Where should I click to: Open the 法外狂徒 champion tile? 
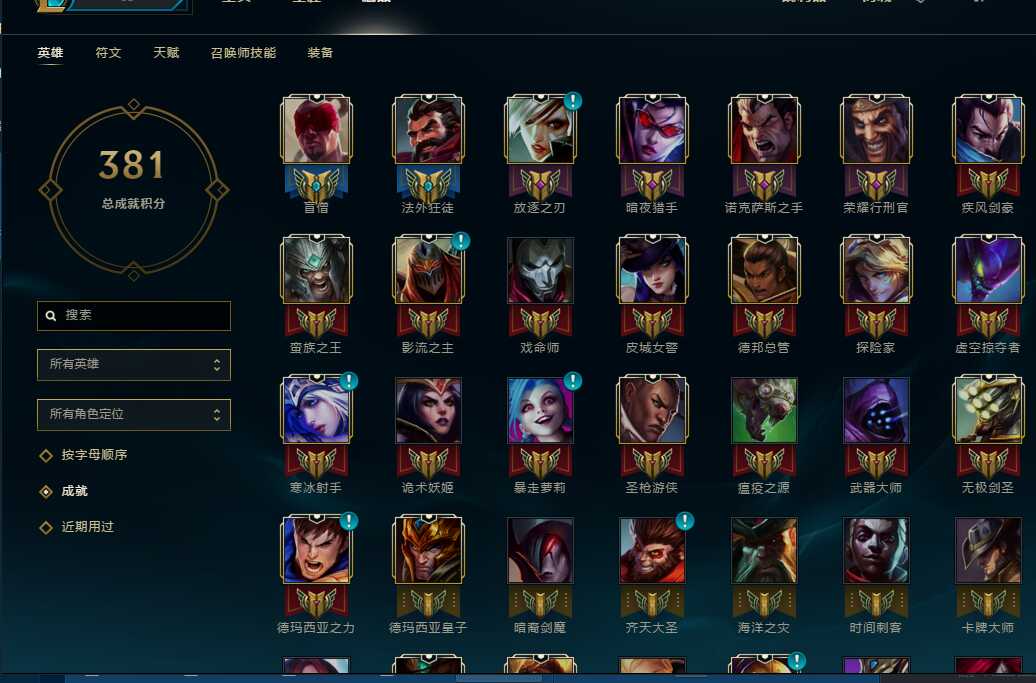(428, 131)
